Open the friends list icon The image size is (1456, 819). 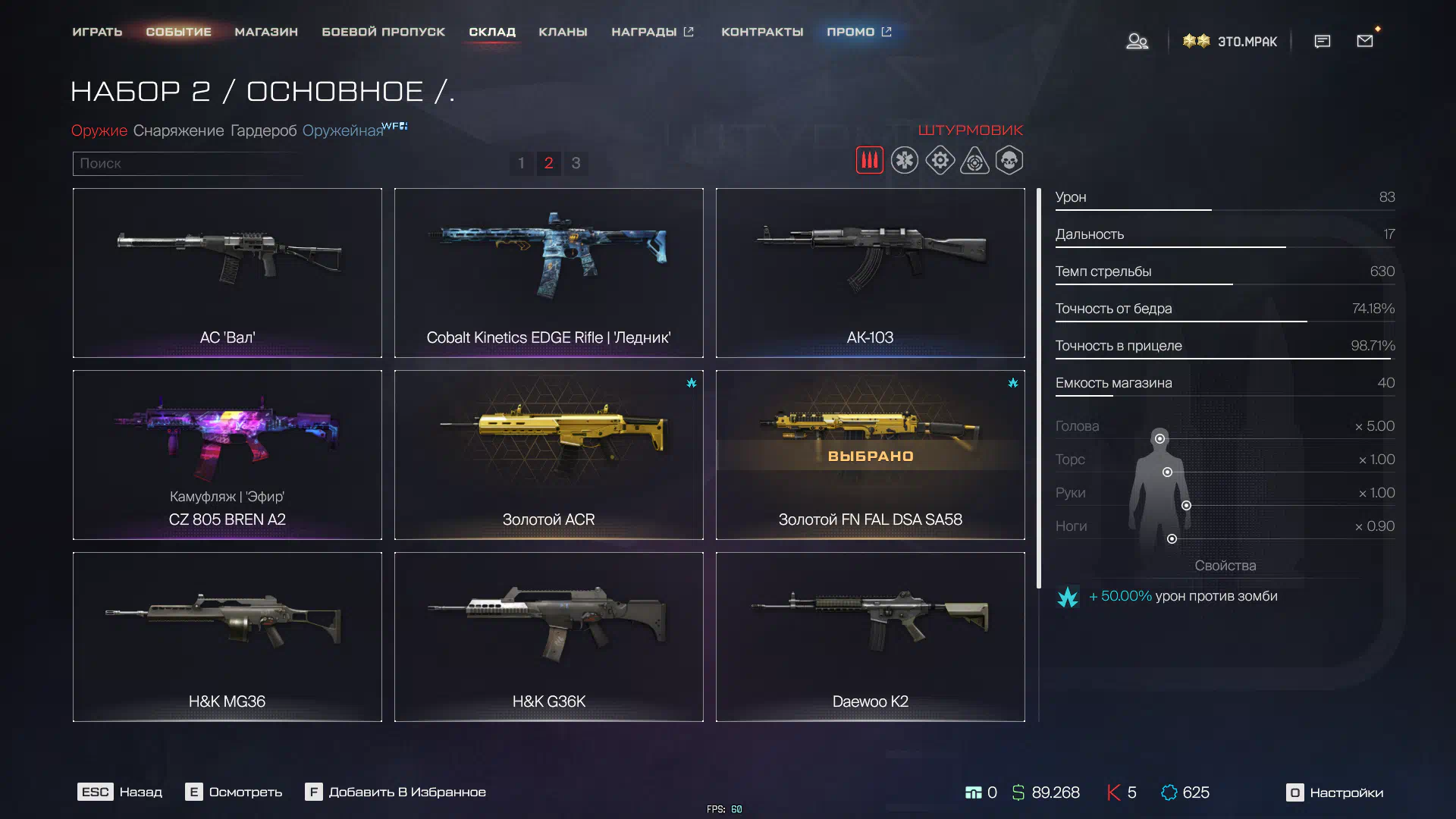(x=1137, y=41)
